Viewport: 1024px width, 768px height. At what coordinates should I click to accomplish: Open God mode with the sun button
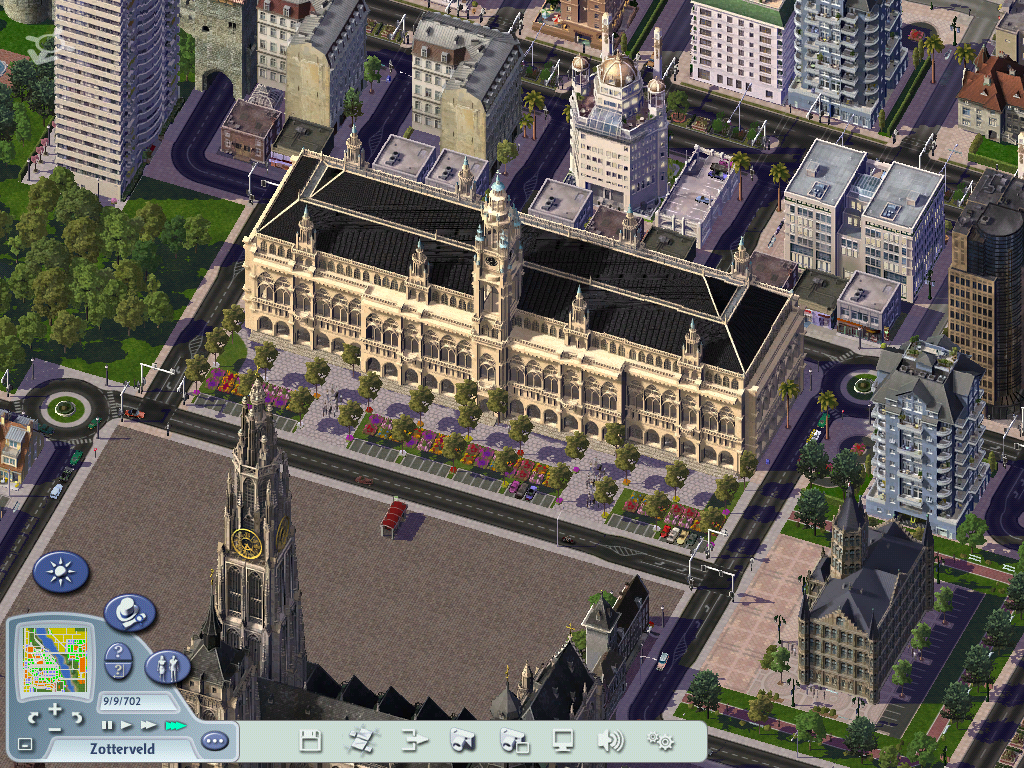[61, 572]
